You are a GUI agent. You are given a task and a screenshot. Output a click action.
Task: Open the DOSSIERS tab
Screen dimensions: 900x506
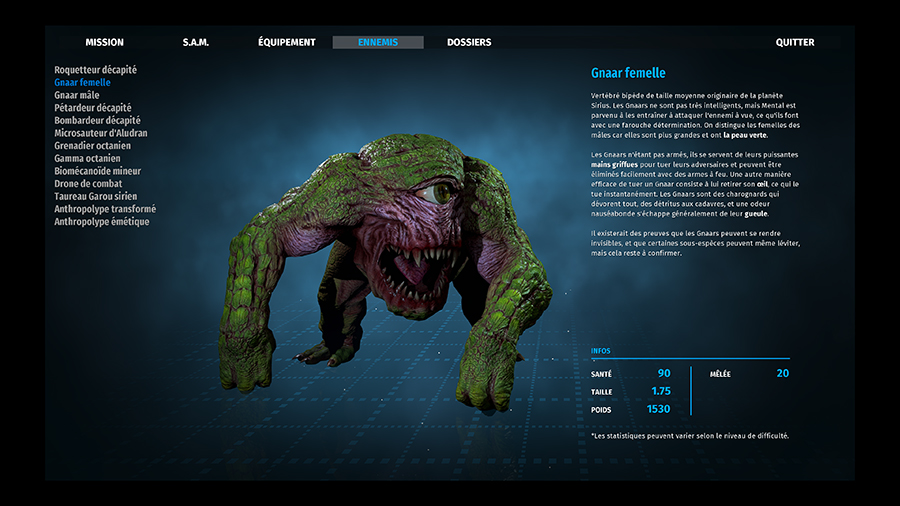pyautogui.click(x=469, y=43)
